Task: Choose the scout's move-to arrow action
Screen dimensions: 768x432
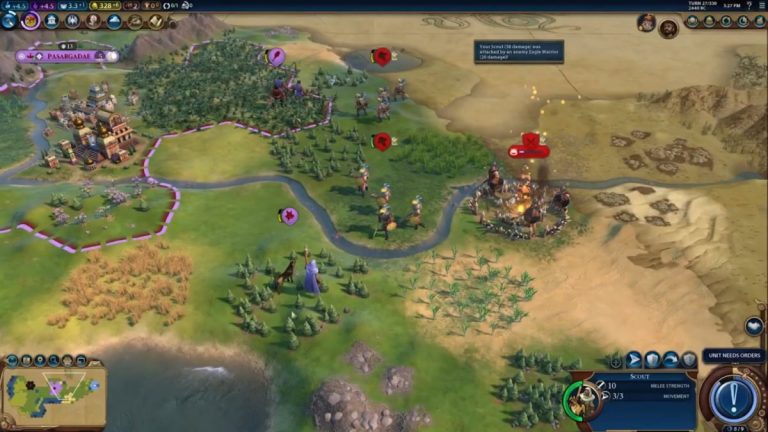Action: (x=634, y=358)
